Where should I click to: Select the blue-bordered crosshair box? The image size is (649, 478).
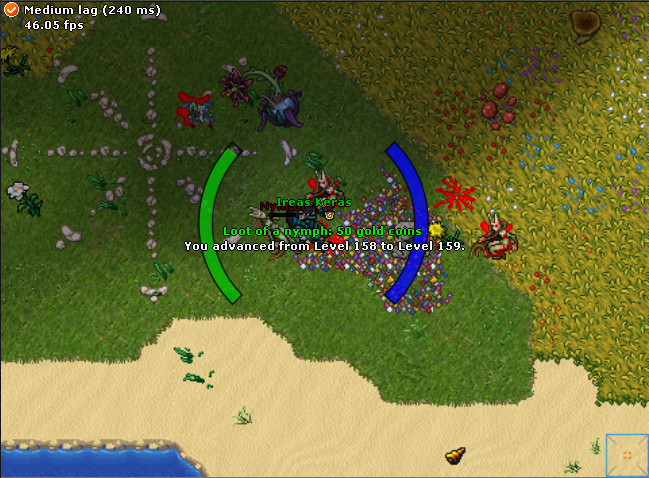point(626,456)
